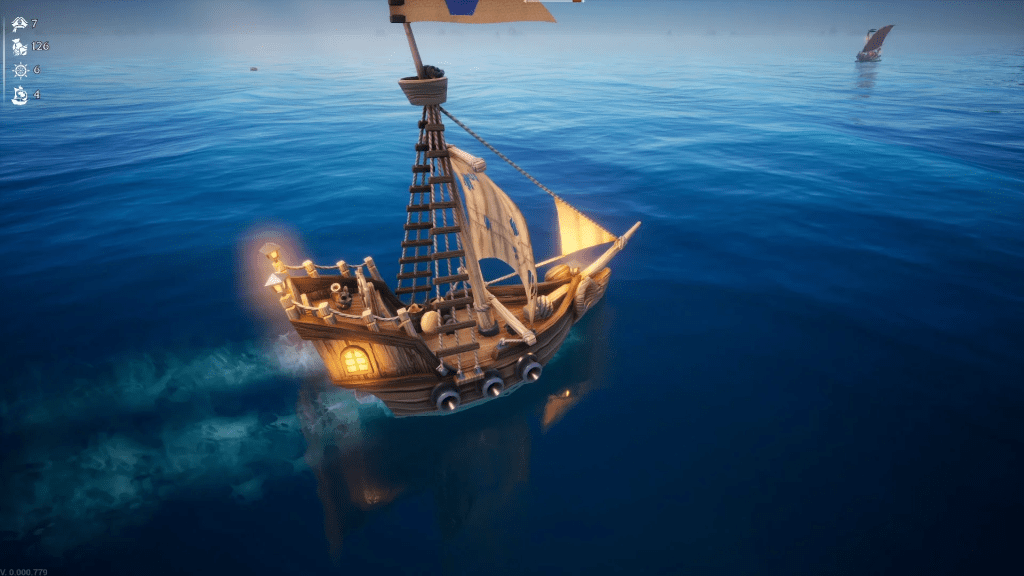Open the sailing ship fleet icon
1024x576 pixels.
pos(19,95)
